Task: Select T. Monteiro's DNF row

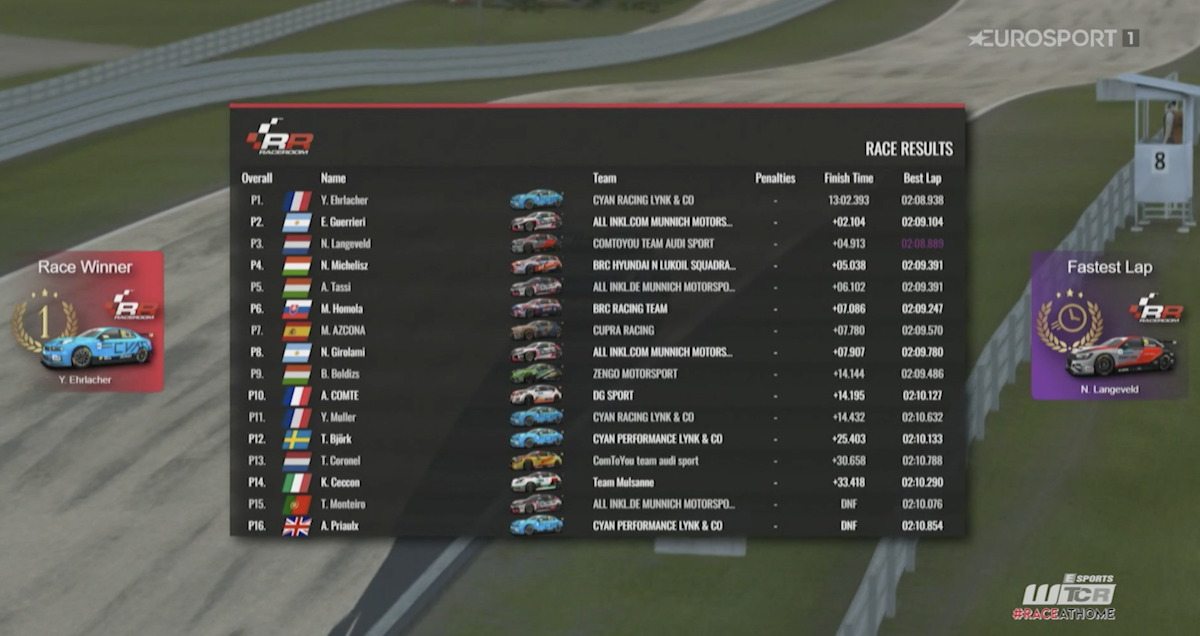Action: point(597,504)
